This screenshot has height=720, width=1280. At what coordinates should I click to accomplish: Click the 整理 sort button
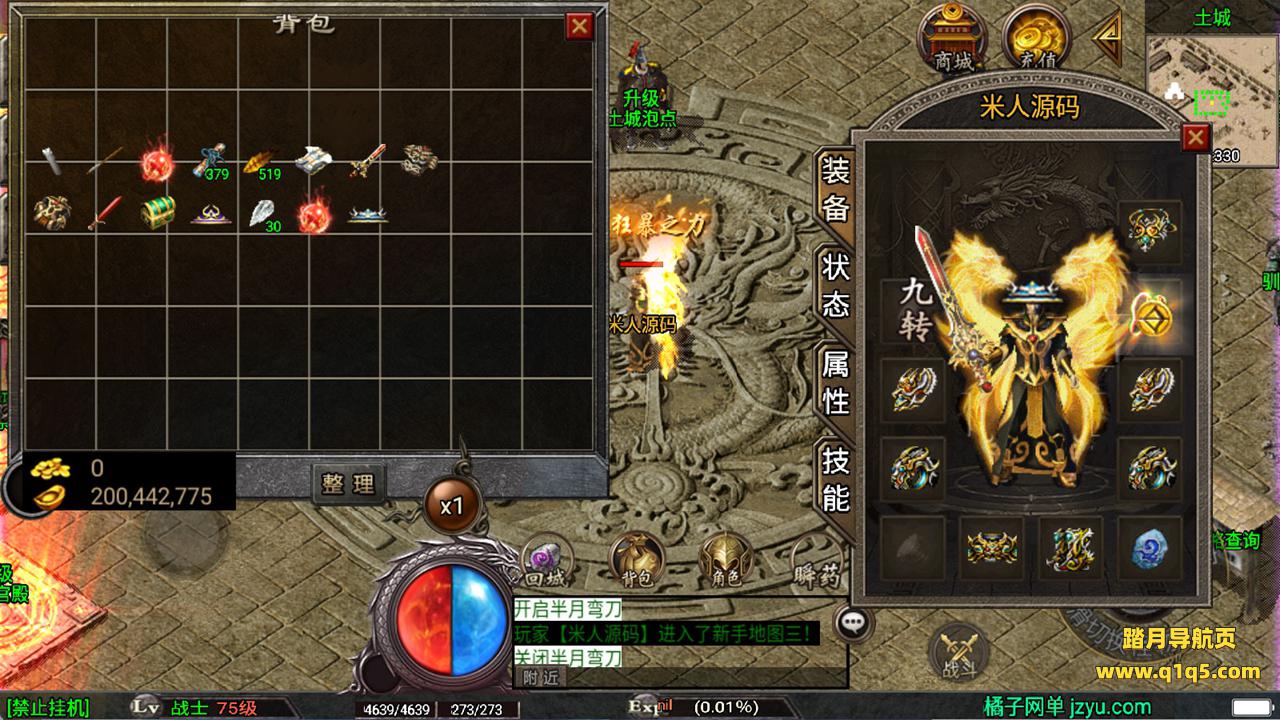pos(348,484)
